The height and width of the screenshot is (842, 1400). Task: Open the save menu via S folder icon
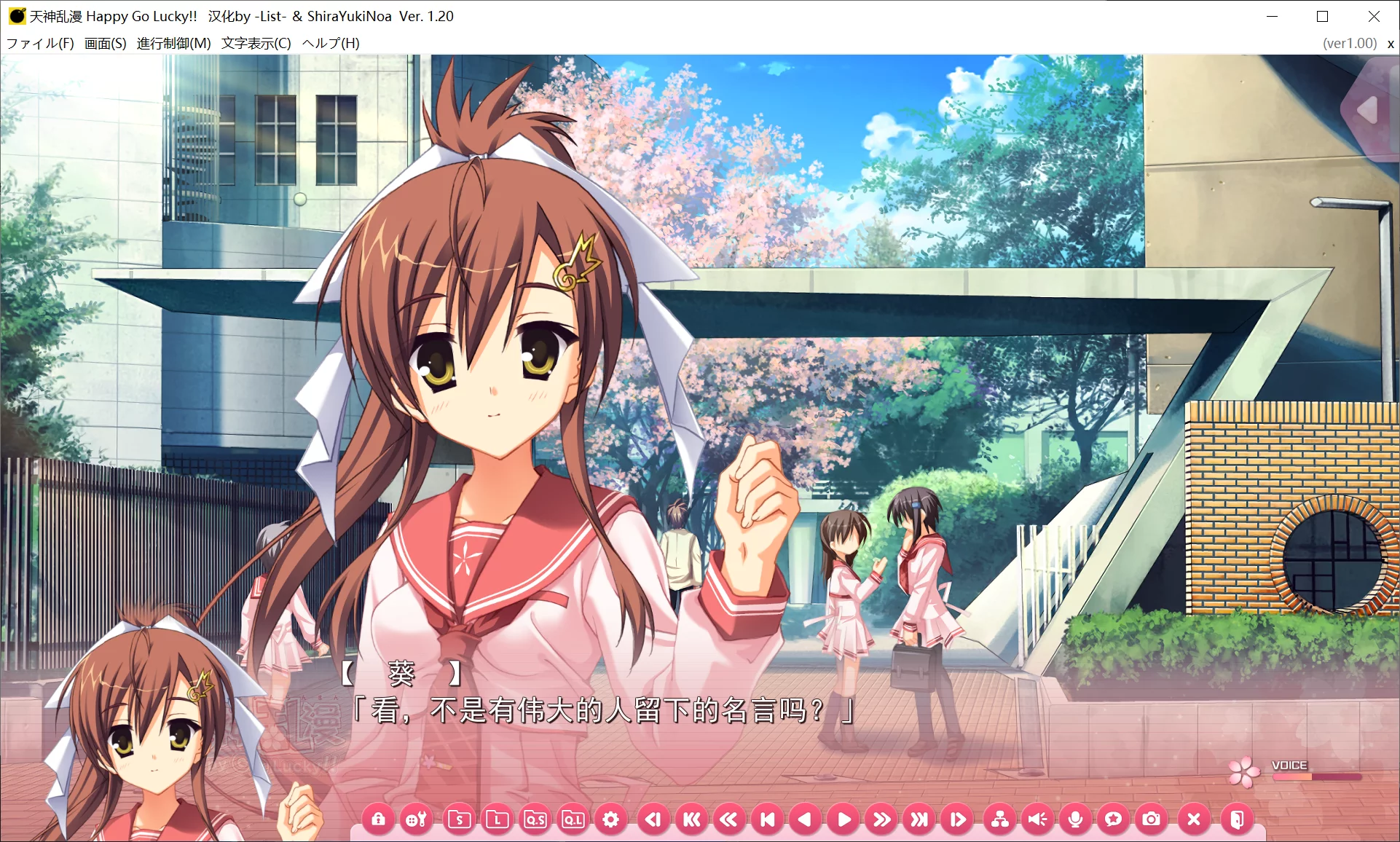pyautogui.click(x=458, y=819)
